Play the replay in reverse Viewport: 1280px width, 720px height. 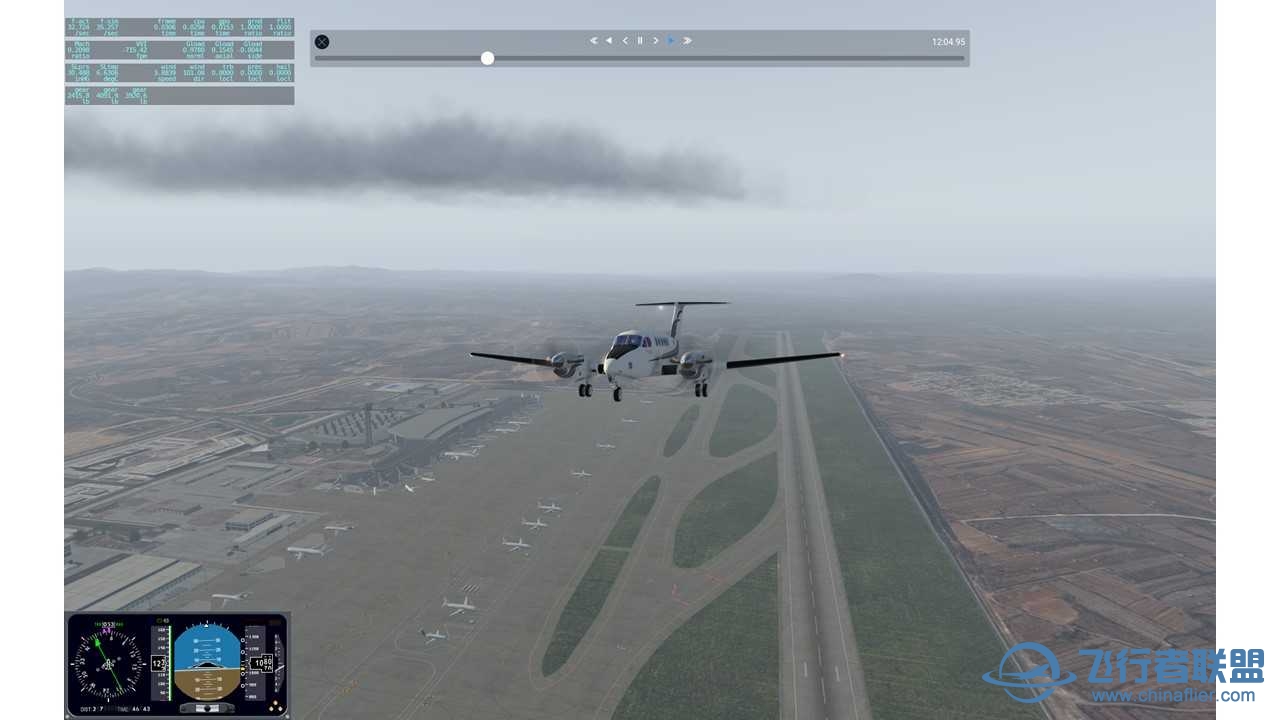tap(609, 41)
